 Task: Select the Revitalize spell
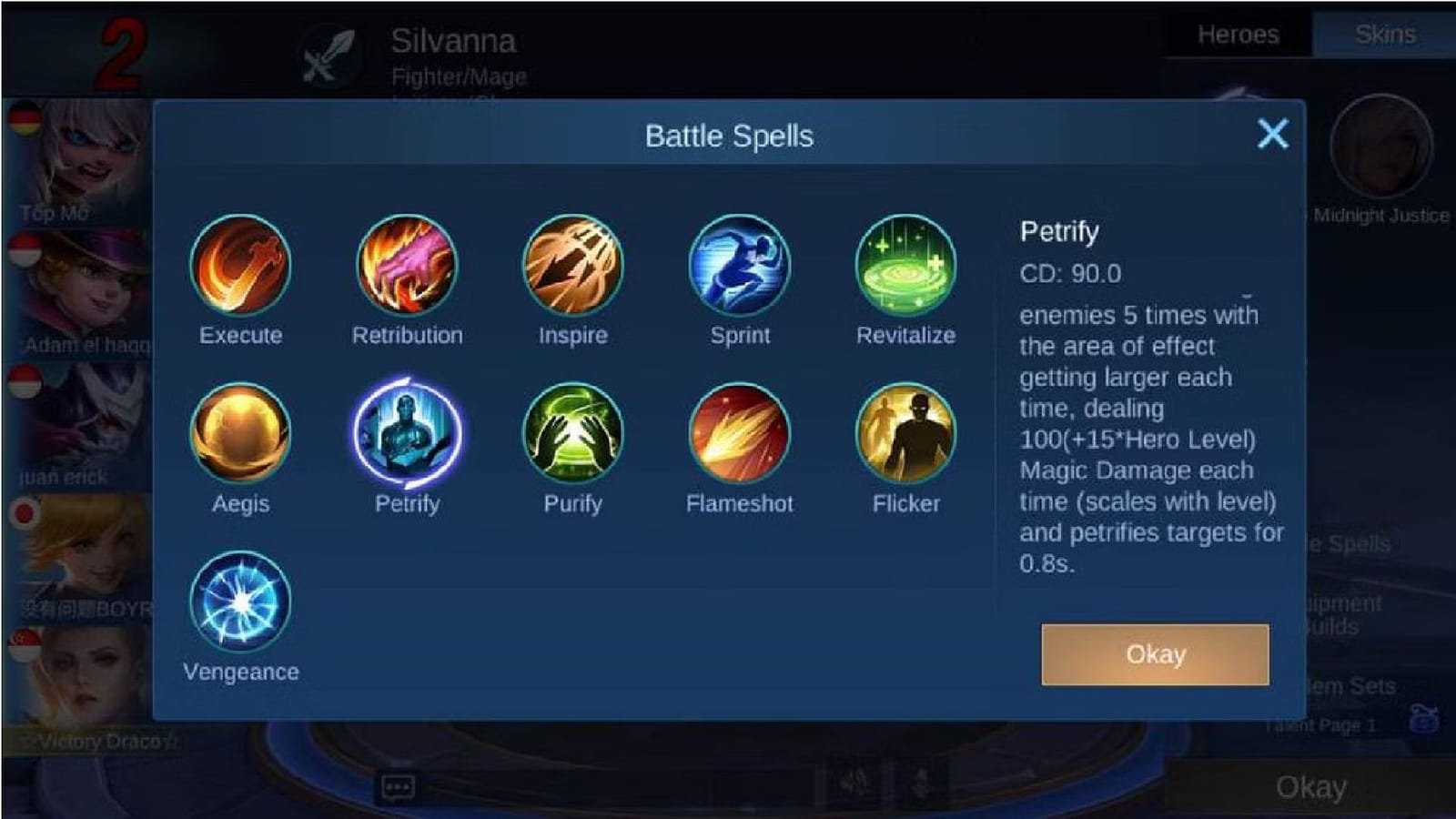pyautogui.click(x=906, y=266)
